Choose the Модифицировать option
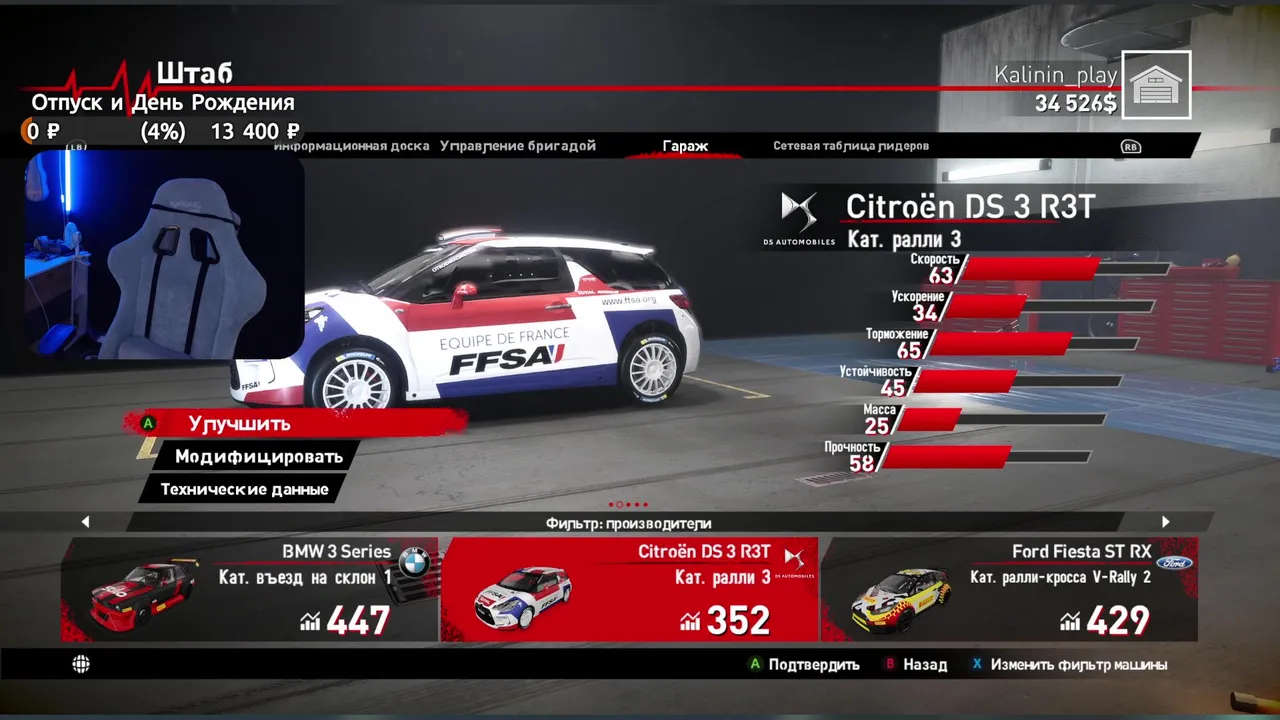The image size is (1280, 720). click(x=258, y=456)
